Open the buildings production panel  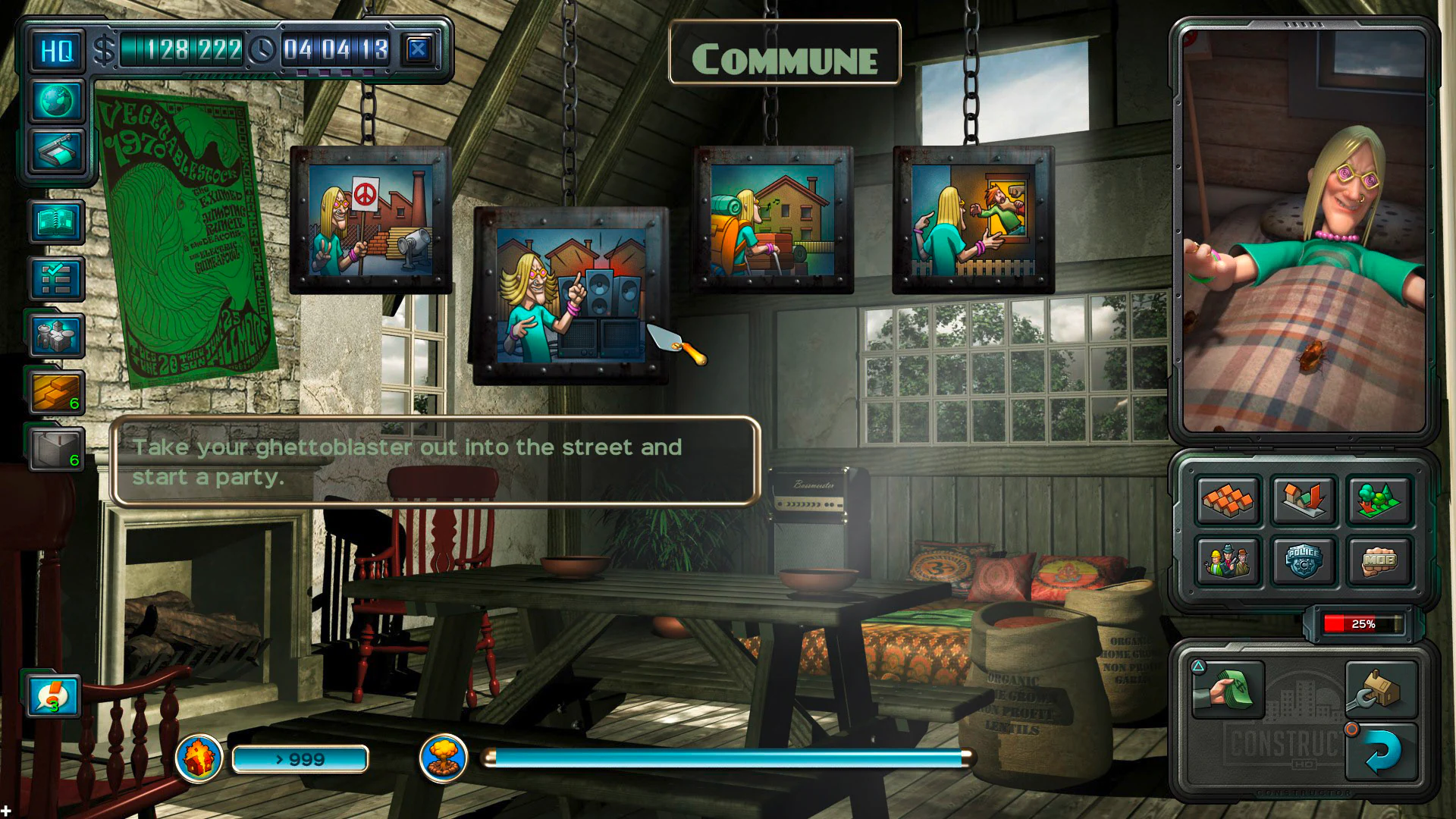point(55,337)
